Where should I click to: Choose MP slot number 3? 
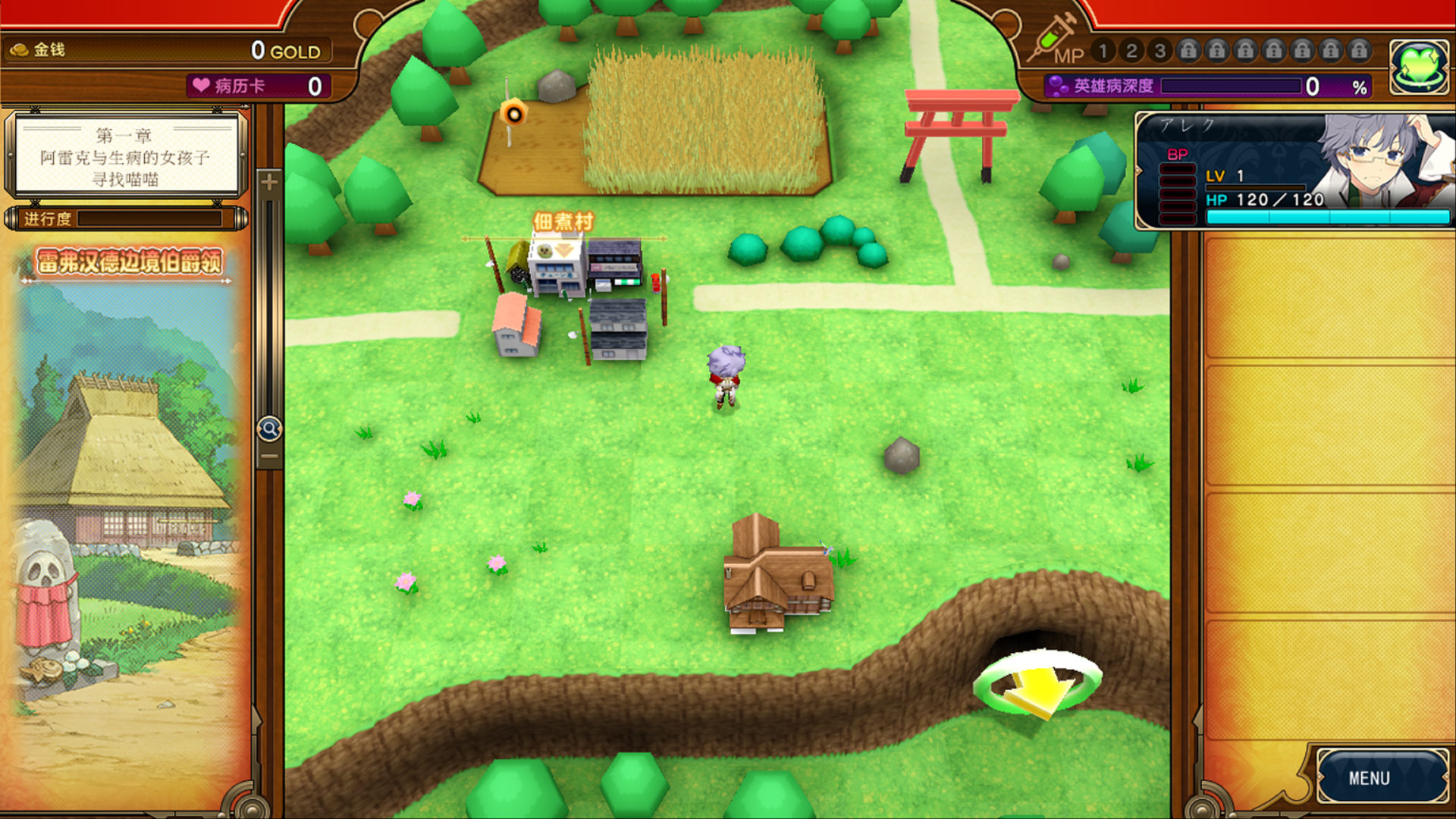coord(1159,51)
